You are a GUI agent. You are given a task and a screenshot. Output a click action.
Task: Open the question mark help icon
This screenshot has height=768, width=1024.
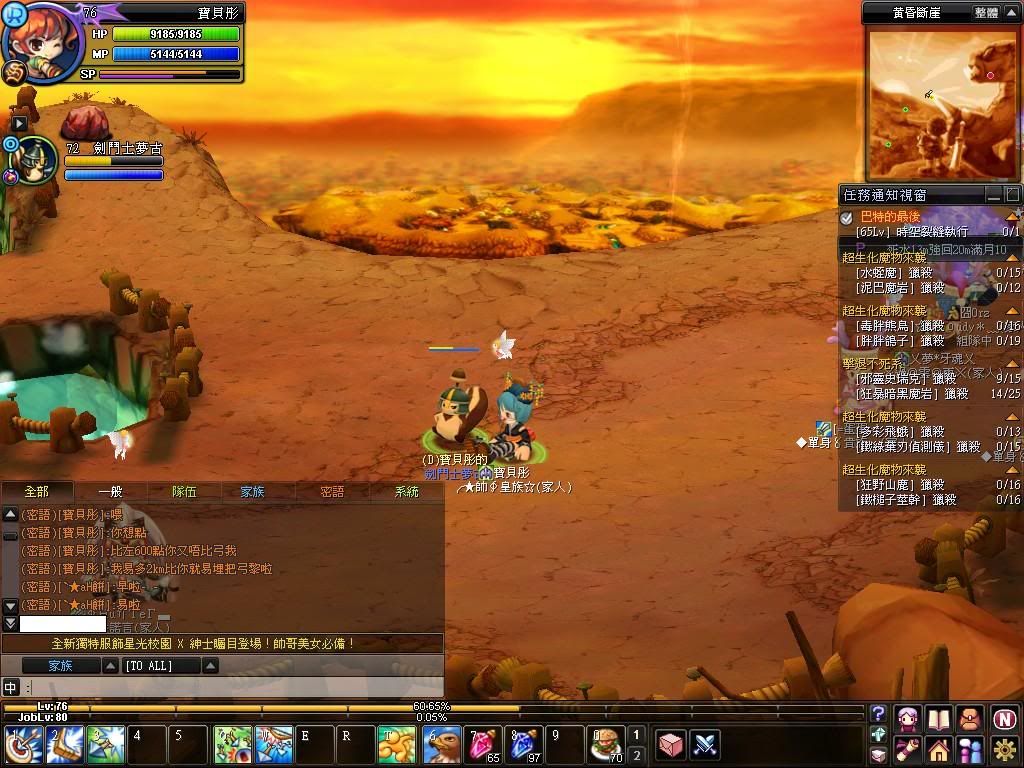pyautogui.click(x=878, y=713)
